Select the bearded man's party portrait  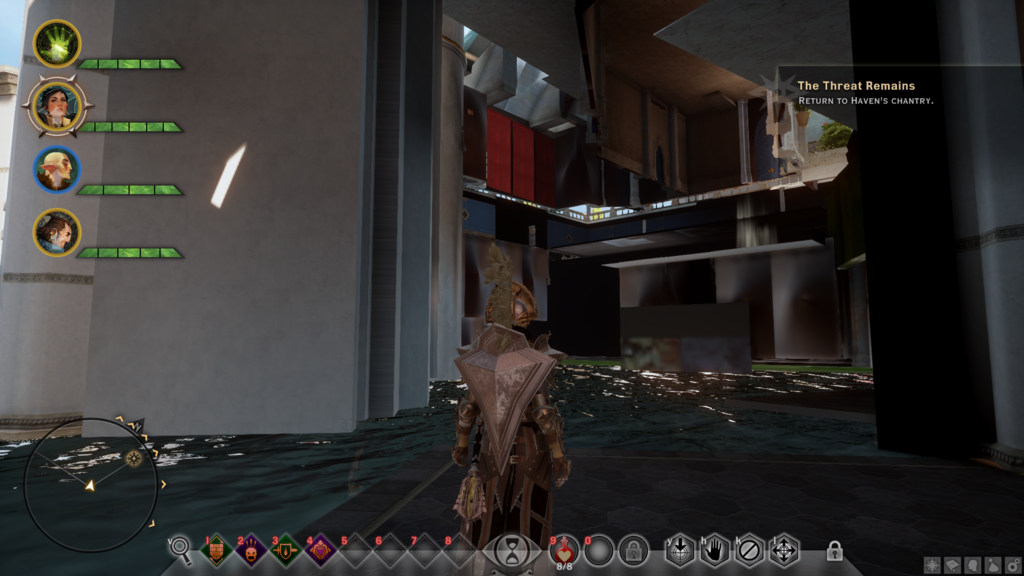57,232
